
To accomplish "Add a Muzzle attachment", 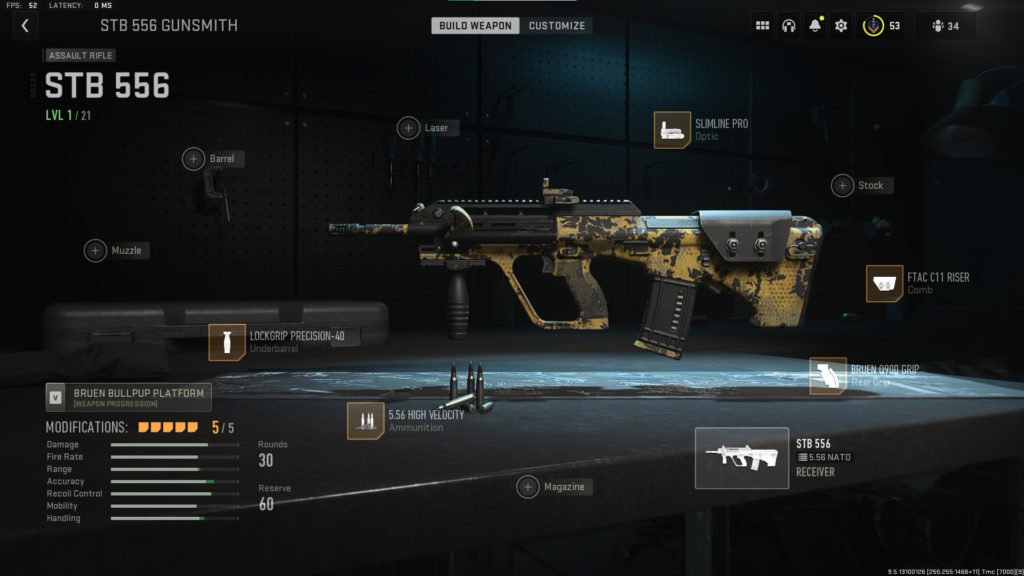I will tap(95, 250).
